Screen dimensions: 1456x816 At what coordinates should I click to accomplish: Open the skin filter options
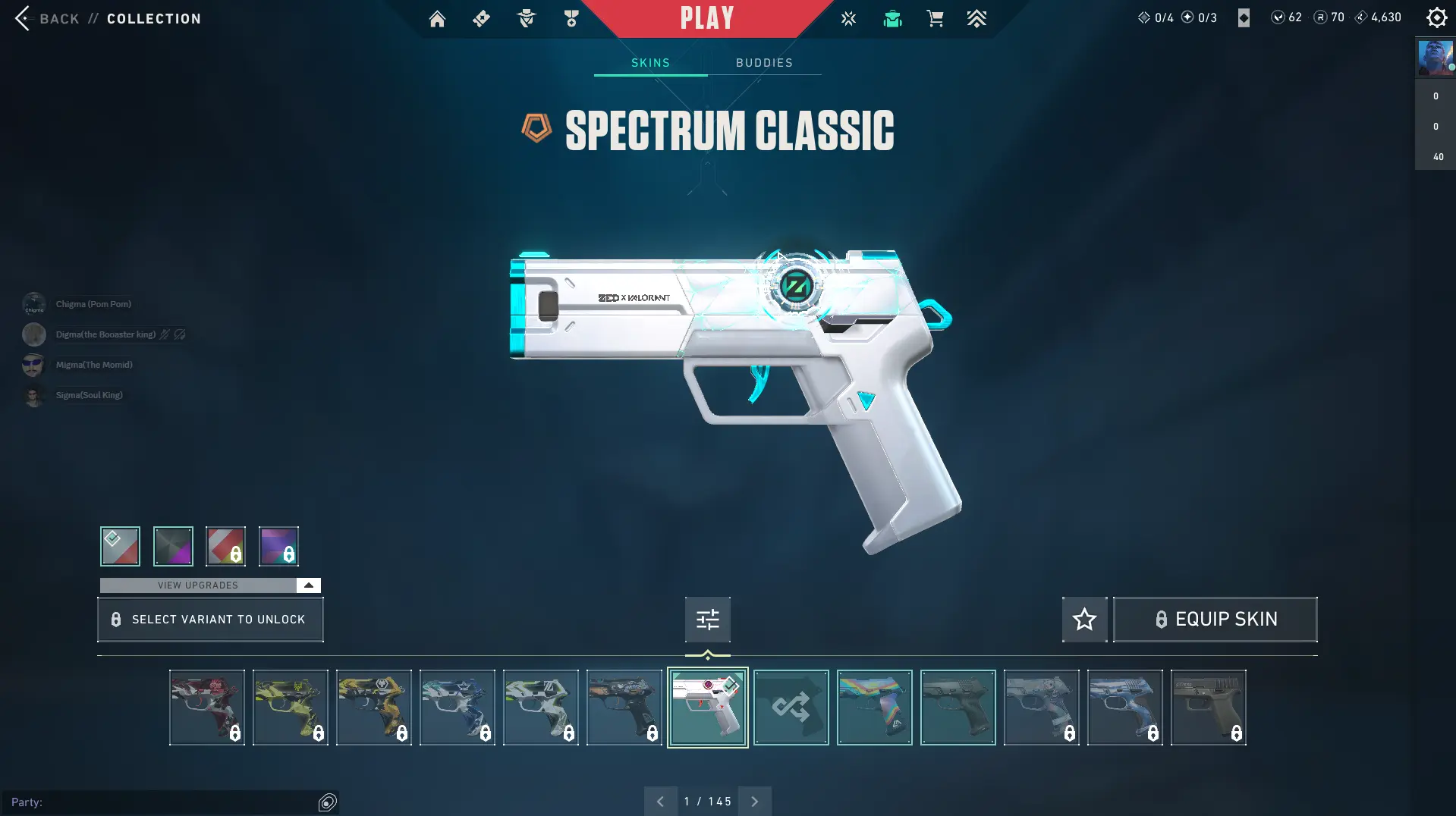(x=707, y=620)
